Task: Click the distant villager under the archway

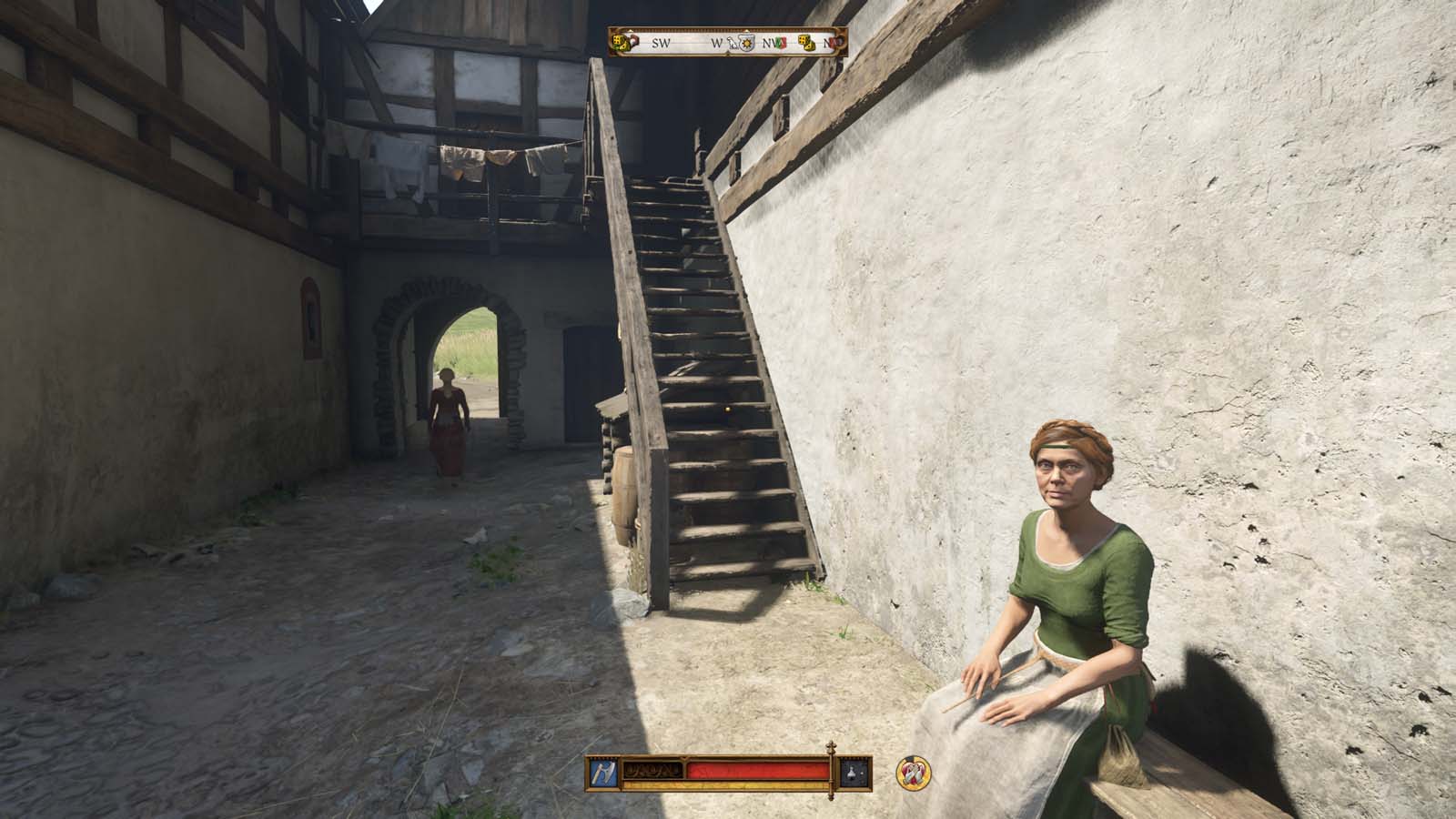Action: pyautogui.click(x=449, y=428)
